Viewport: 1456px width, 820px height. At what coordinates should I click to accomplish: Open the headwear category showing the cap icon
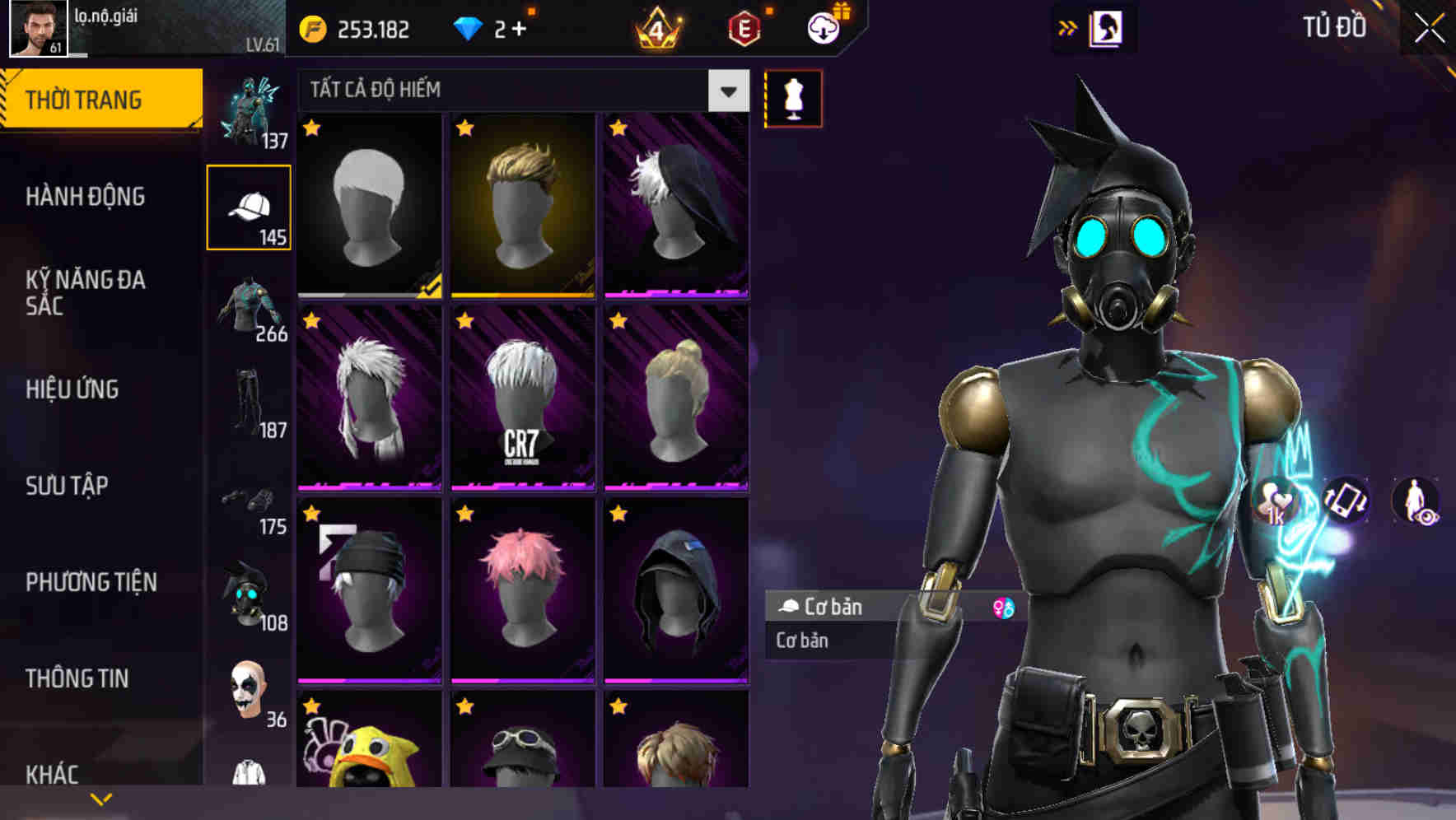248,207
